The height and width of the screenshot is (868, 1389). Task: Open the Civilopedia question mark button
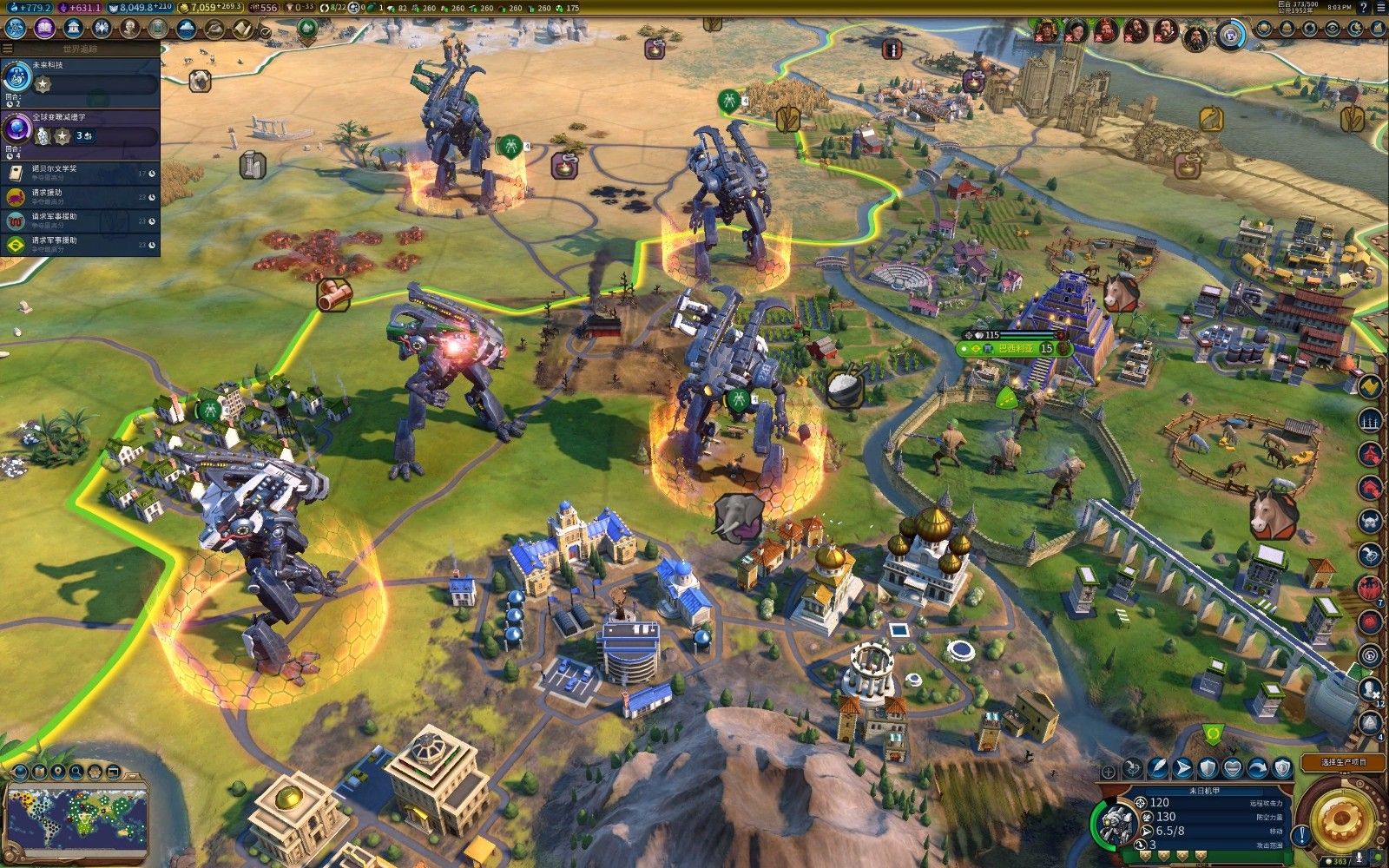(x=1361, y=8)
